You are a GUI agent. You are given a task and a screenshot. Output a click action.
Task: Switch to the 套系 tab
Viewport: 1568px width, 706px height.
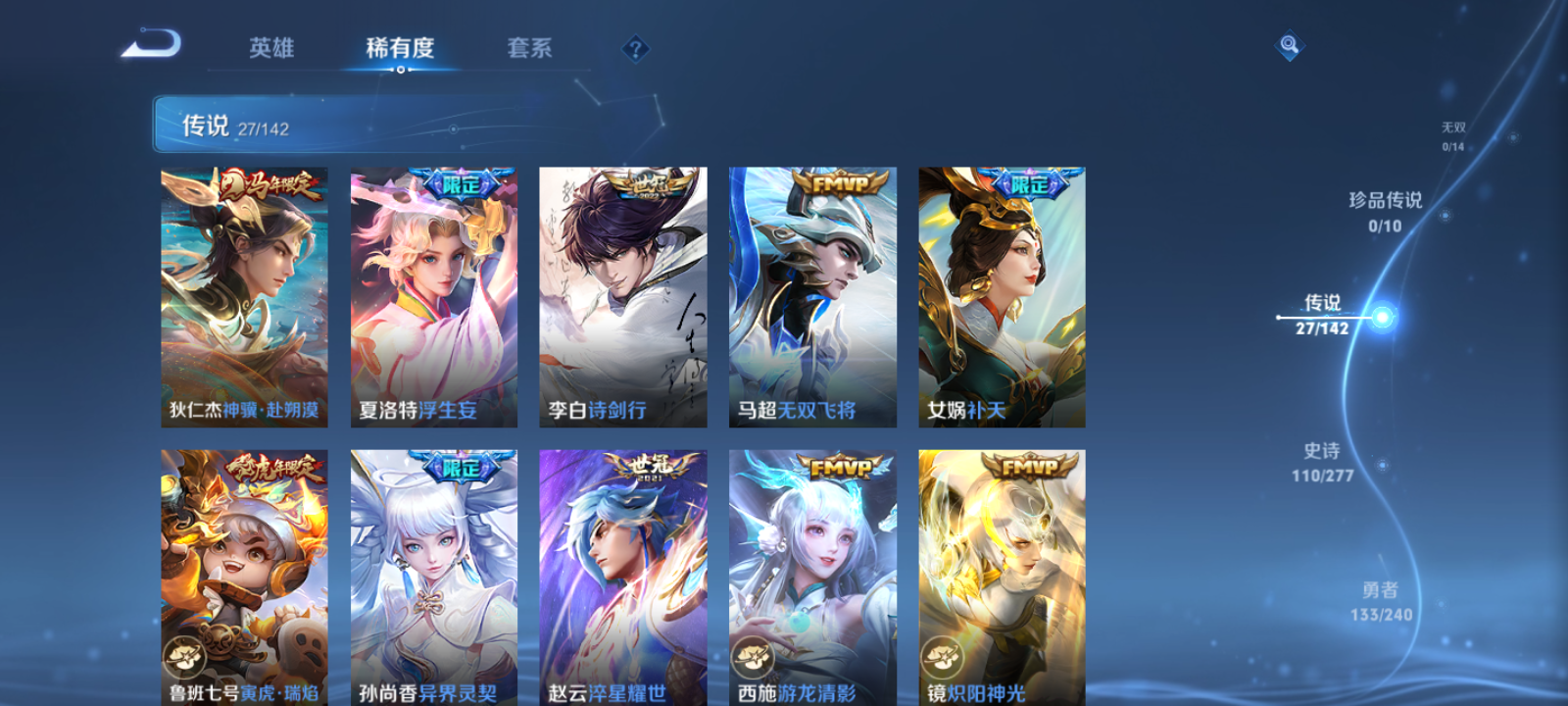pos(529,48)
